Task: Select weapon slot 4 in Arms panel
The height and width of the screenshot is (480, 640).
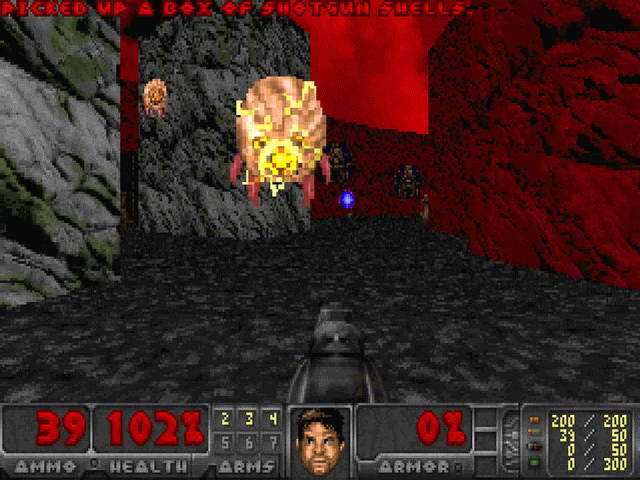Action: (x=271, y=418)
